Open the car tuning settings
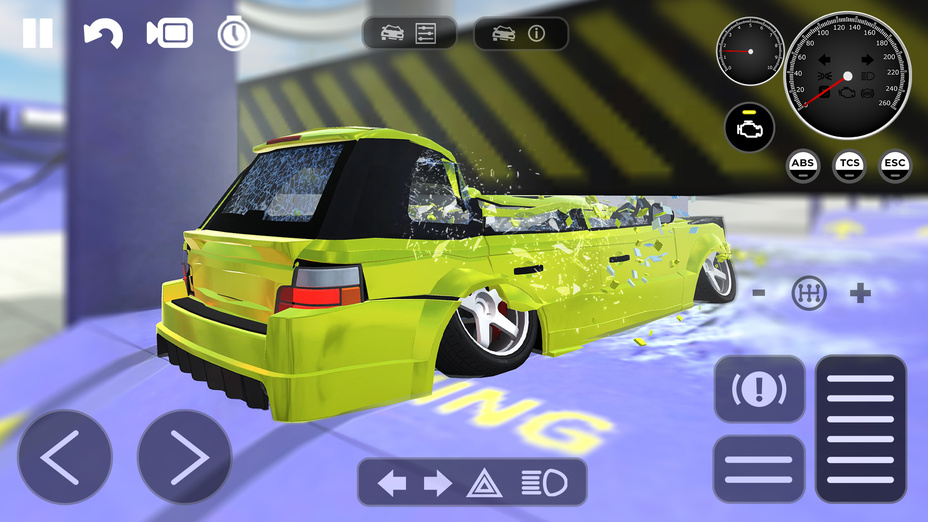 409,33
